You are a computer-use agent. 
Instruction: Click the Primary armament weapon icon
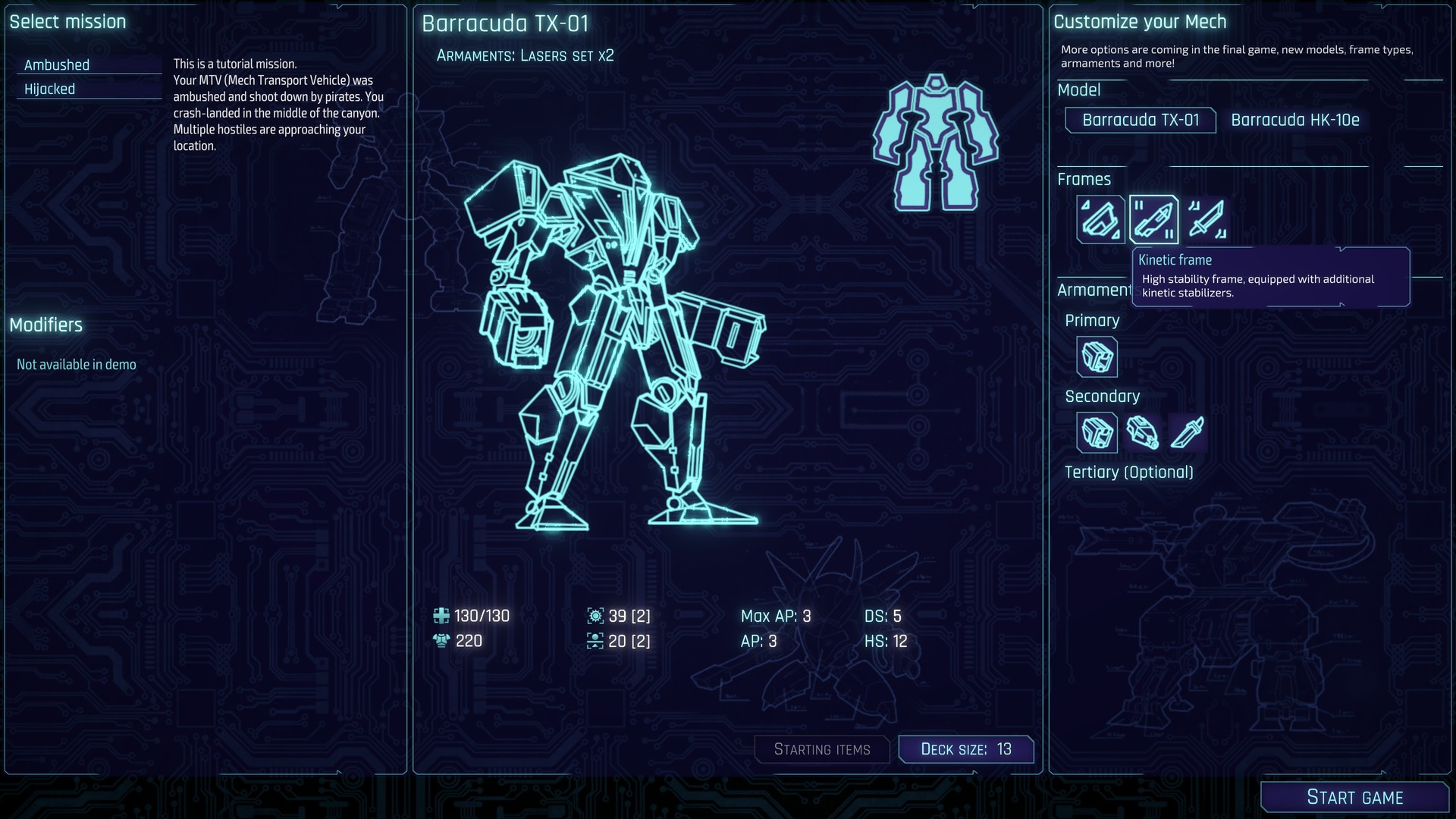click(x=1097, y=357)
